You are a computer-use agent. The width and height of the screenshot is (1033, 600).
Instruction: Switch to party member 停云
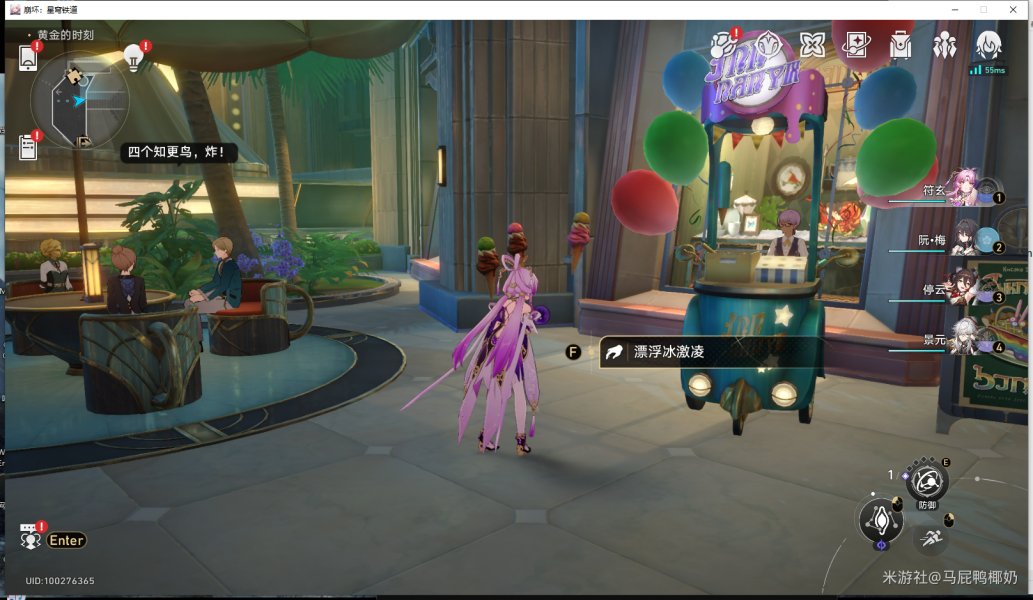[965, 287]
